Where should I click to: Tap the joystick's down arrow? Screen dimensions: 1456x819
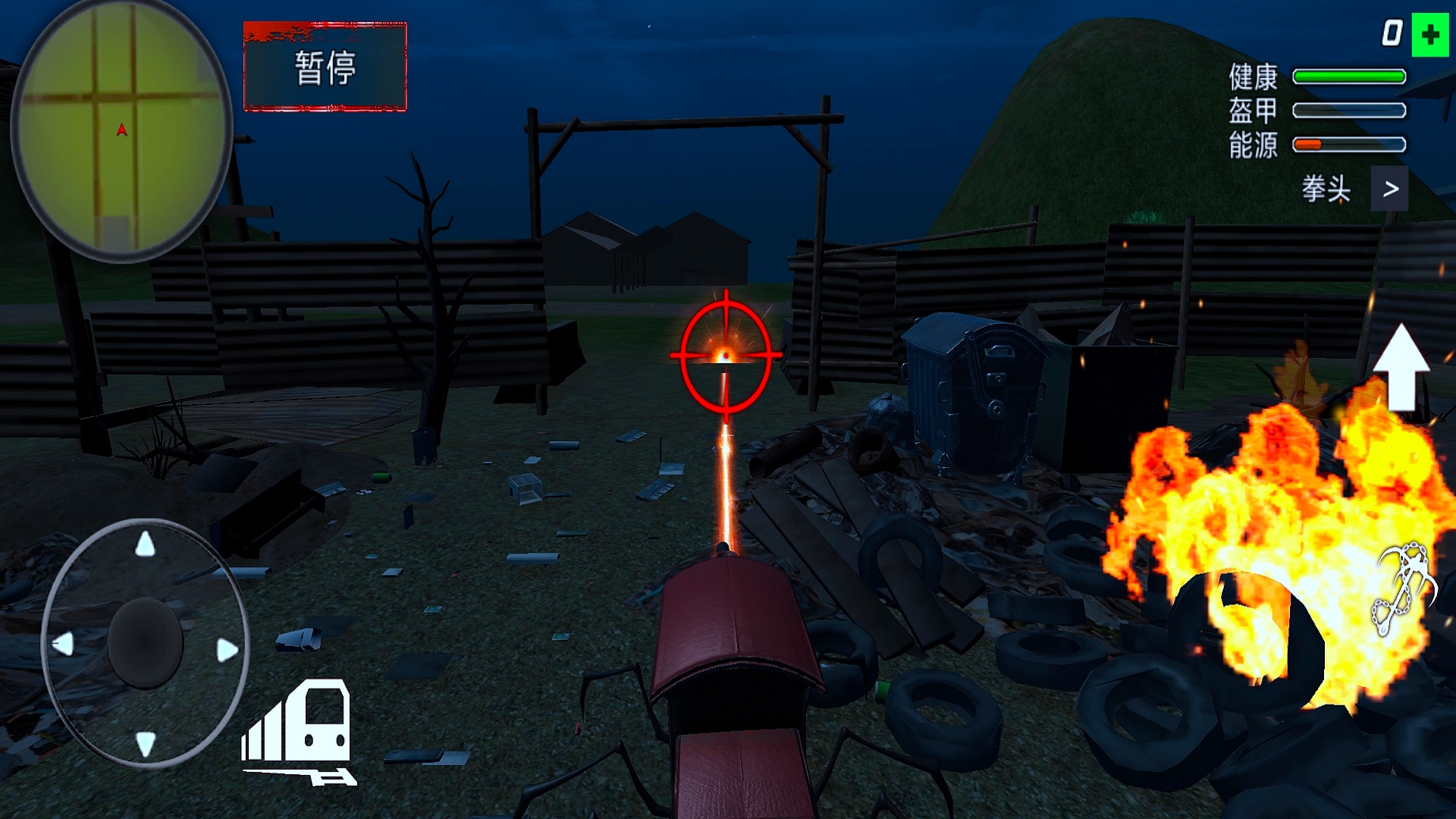point(145,743)
